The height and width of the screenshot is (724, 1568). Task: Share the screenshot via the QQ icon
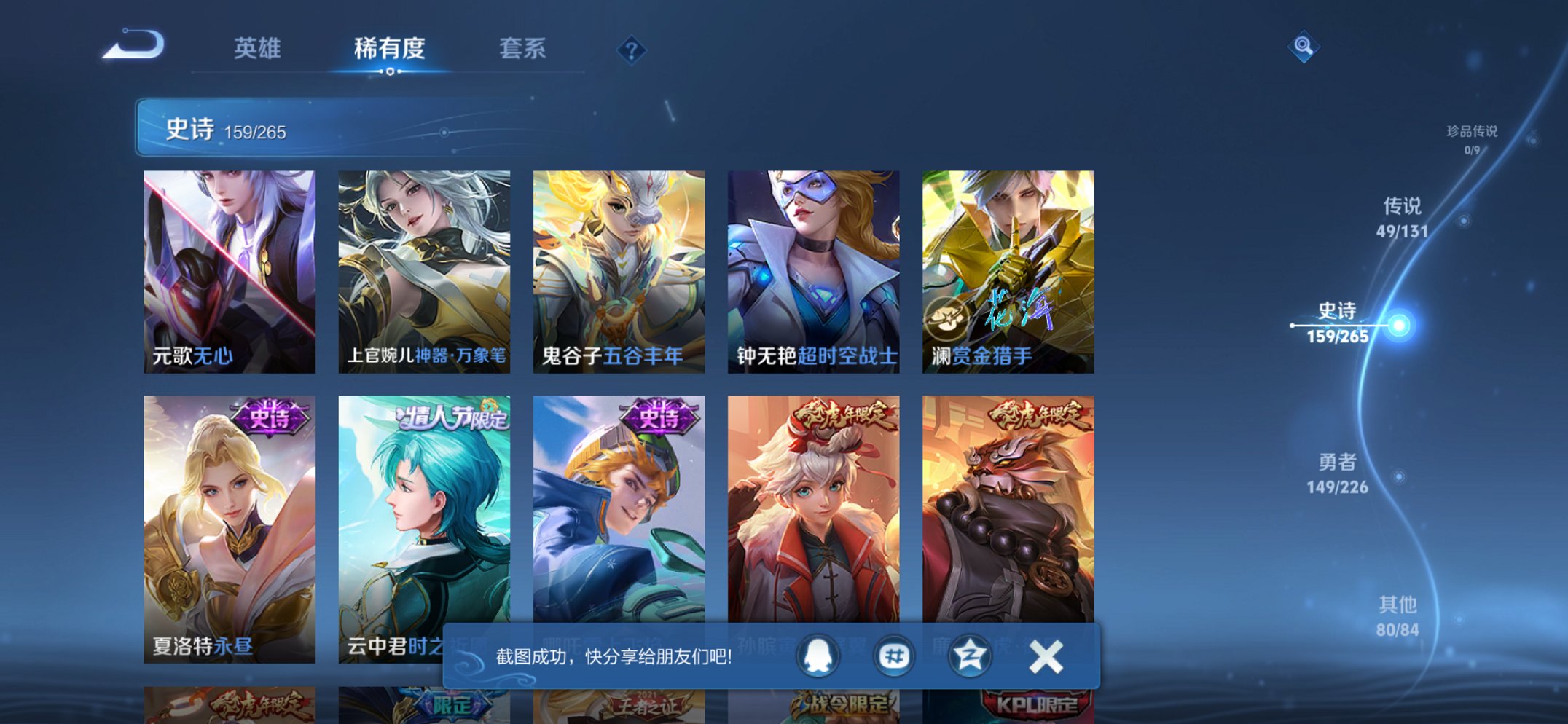(816, 655)
